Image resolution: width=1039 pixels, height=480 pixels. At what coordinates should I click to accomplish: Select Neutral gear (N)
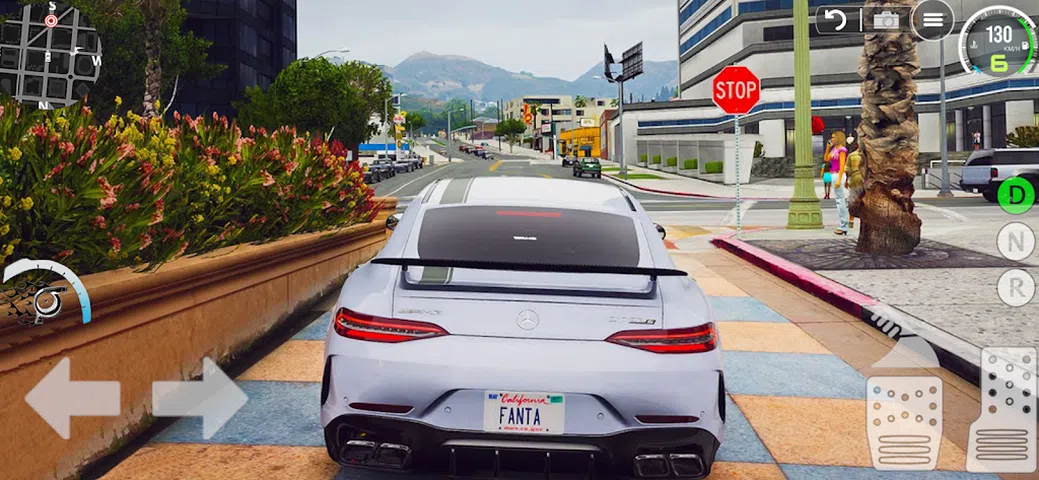[1016, 241]
